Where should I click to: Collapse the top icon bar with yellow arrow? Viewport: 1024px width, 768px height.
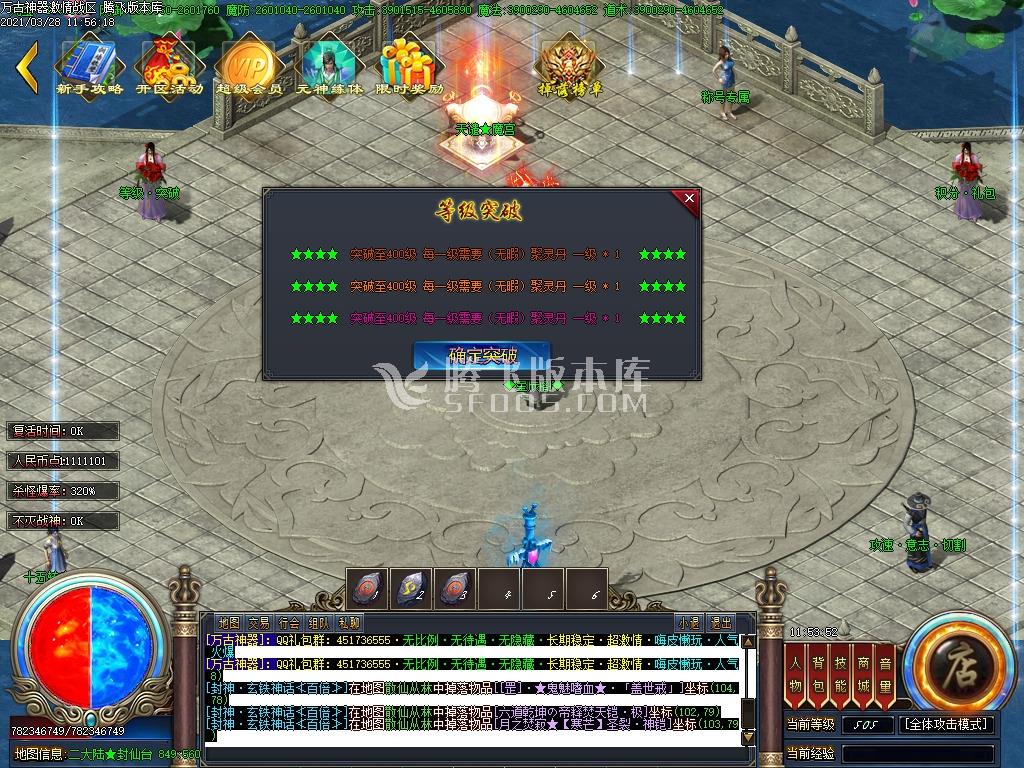click(x=28, y=66)
